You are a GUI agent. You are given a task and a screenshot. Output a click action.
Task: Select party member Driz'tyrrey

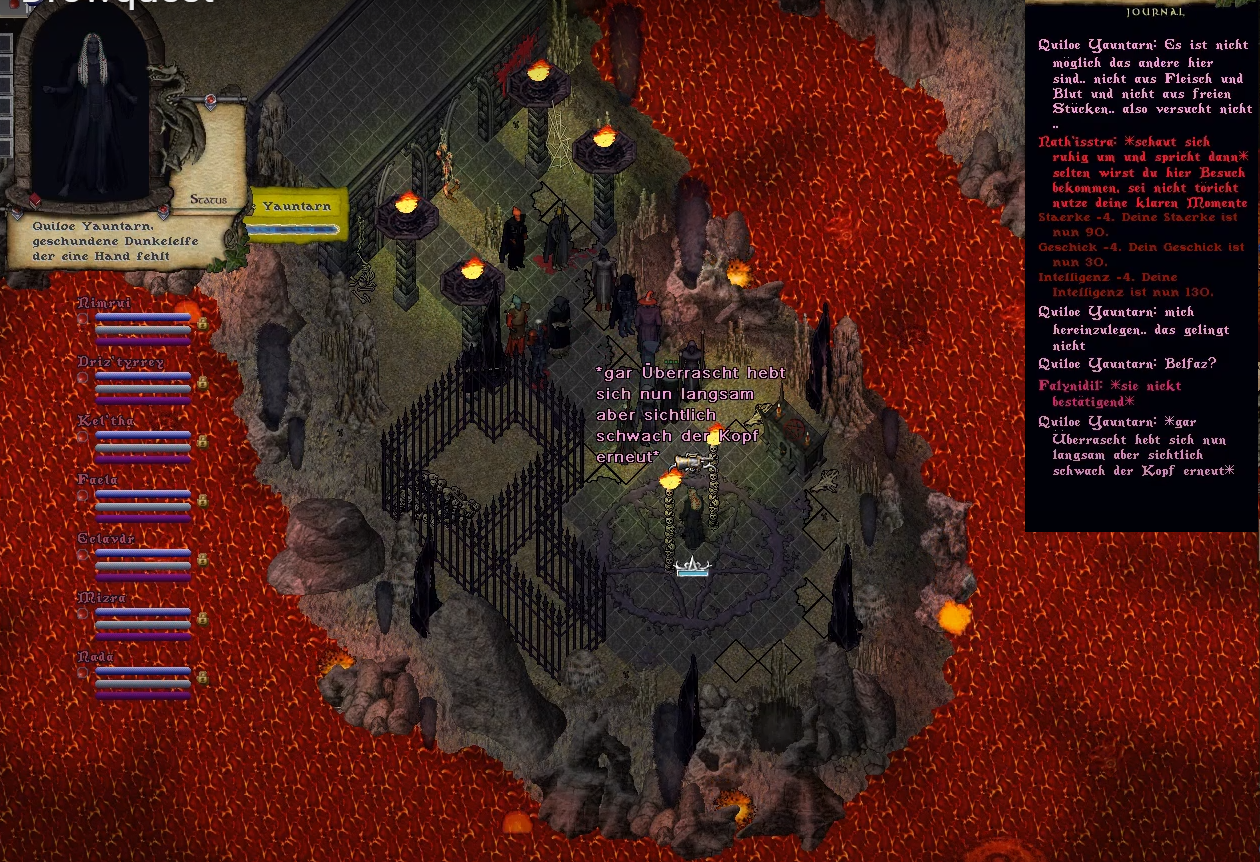(x=121, y=362)
